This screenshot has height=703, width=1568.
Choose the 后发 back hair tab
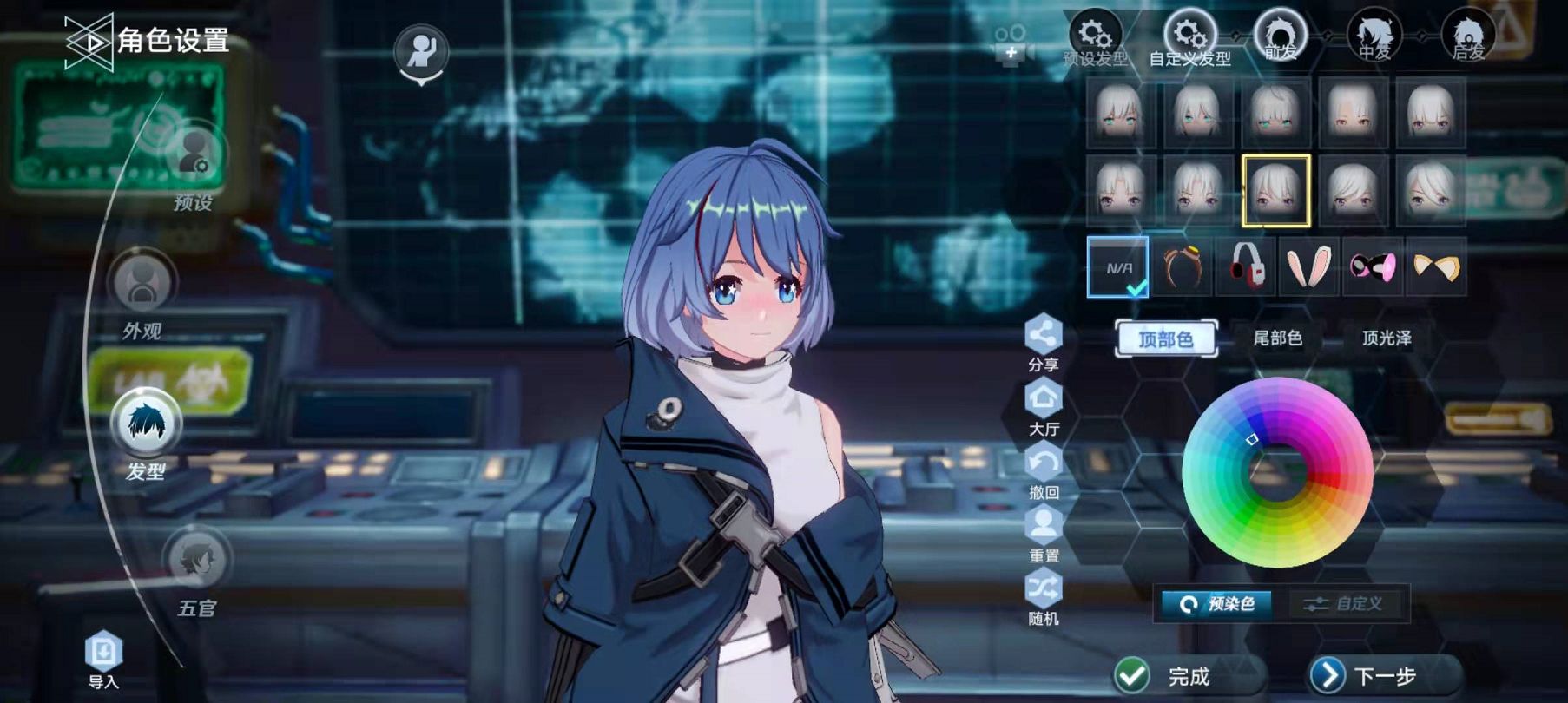click(x=1468, y=36)
